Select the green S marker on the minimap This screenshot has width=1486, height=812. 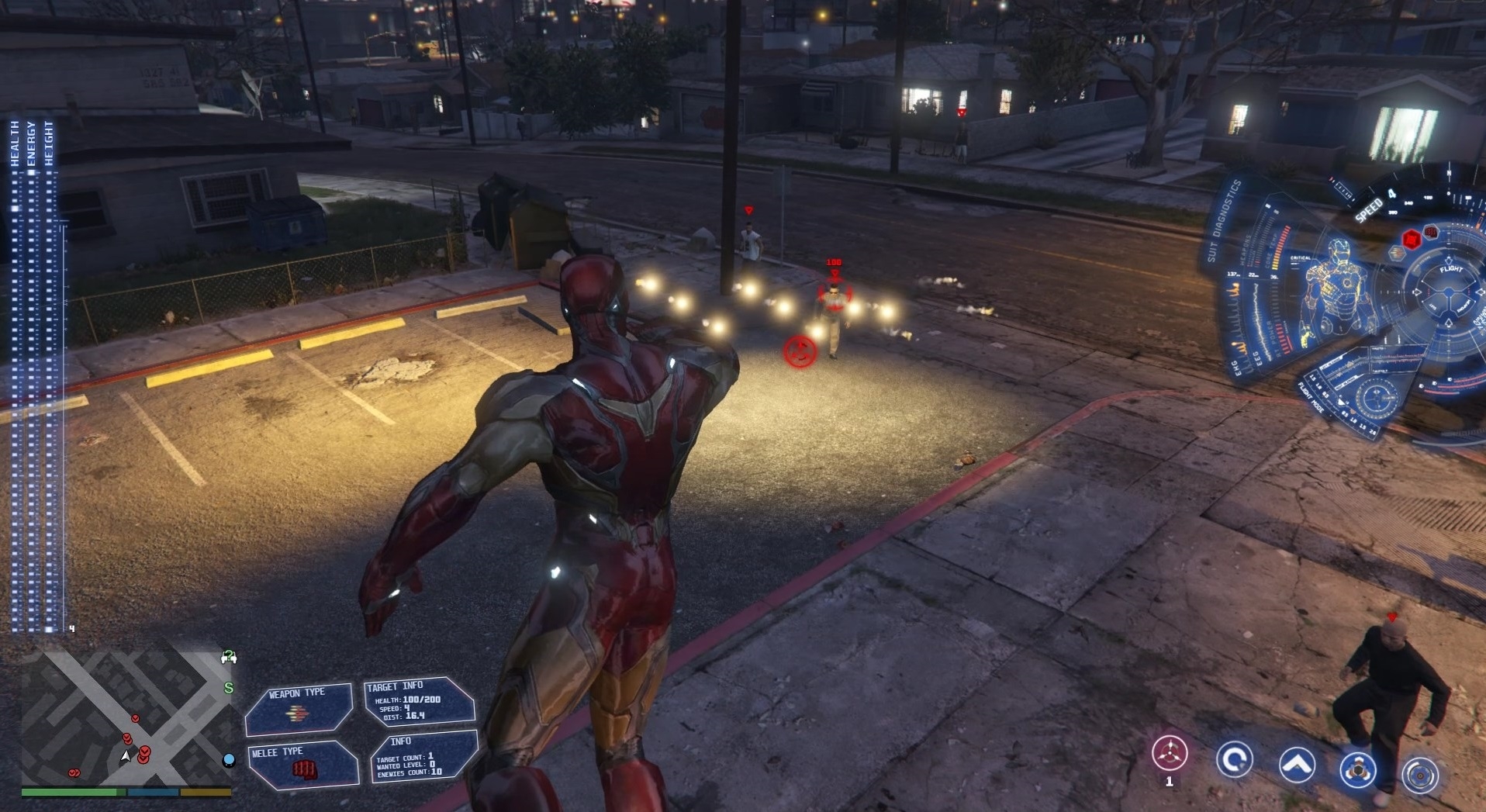229,688
